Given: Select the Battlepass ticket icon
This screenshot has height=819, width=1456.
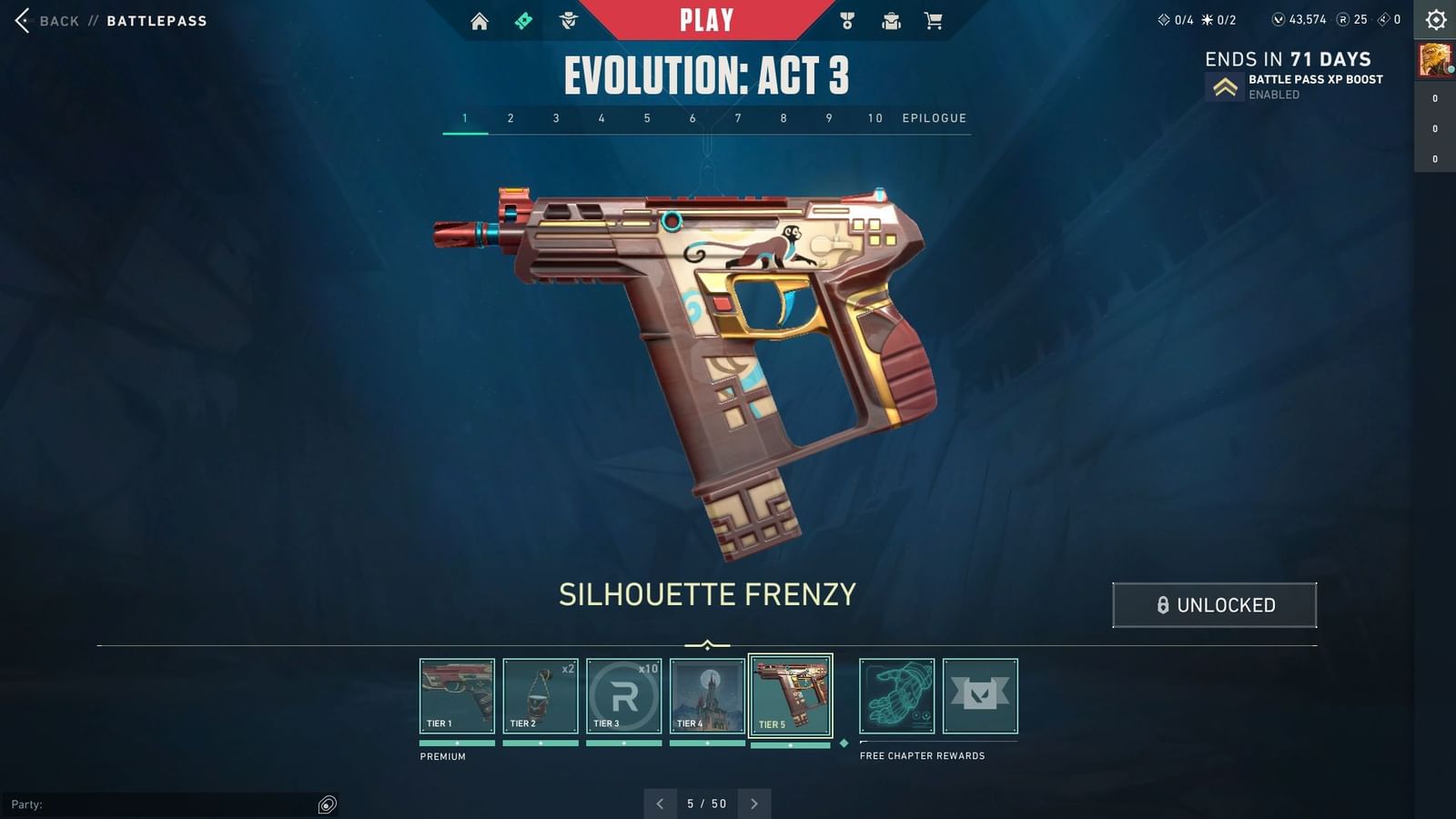Looking at the screenshot, I should coord(523,19).
